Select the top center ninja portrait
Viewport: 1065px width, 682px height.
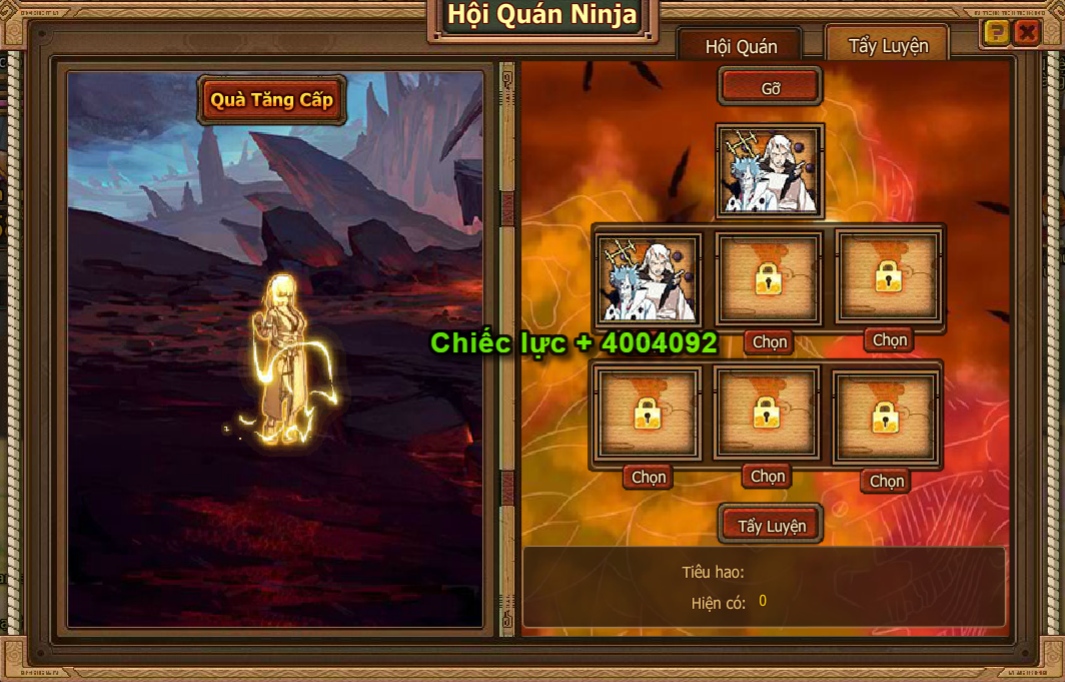(770, 171)
